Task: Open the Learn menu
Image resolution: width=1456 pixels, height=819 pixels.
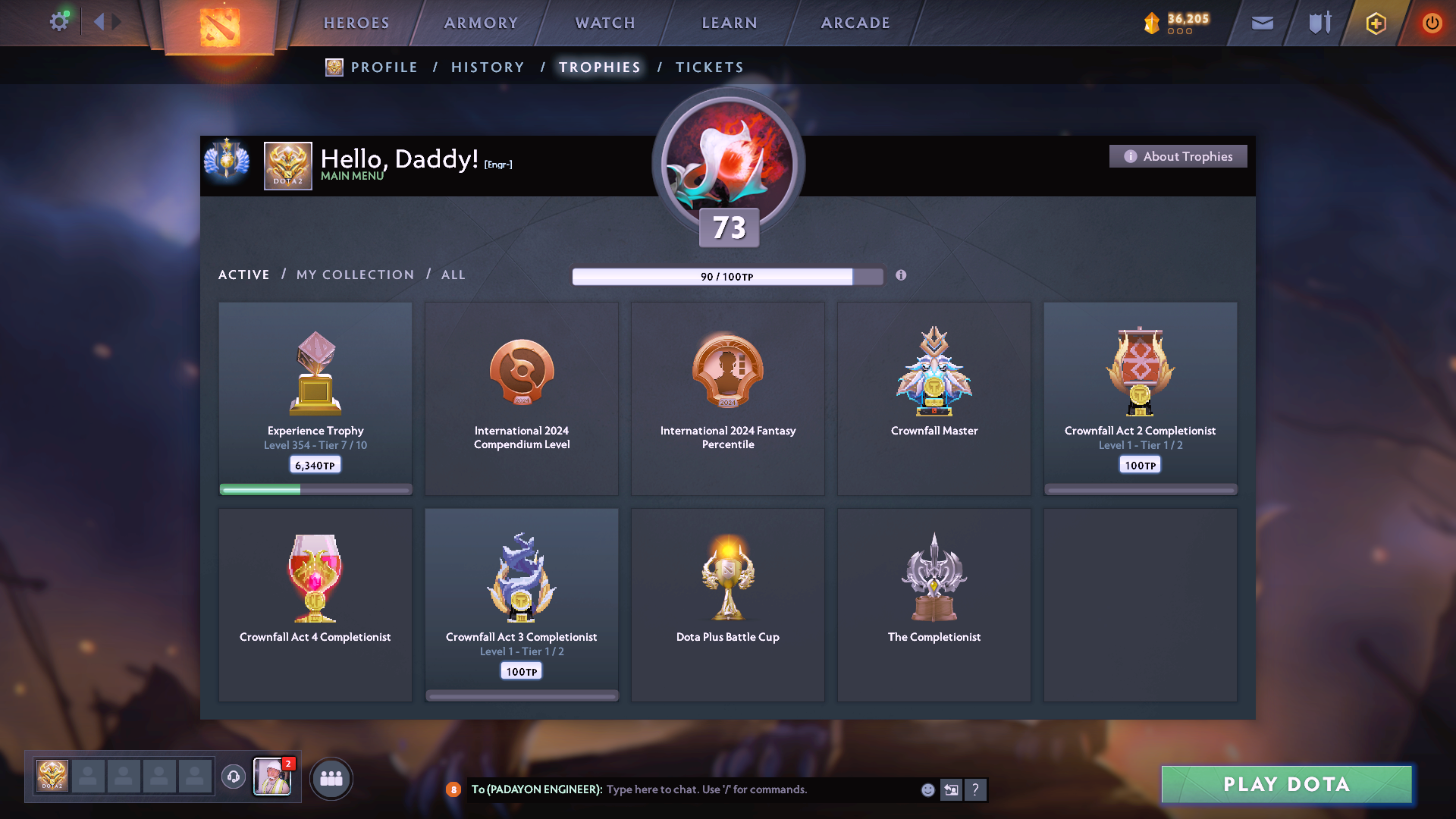Action: tap(730, 23)
